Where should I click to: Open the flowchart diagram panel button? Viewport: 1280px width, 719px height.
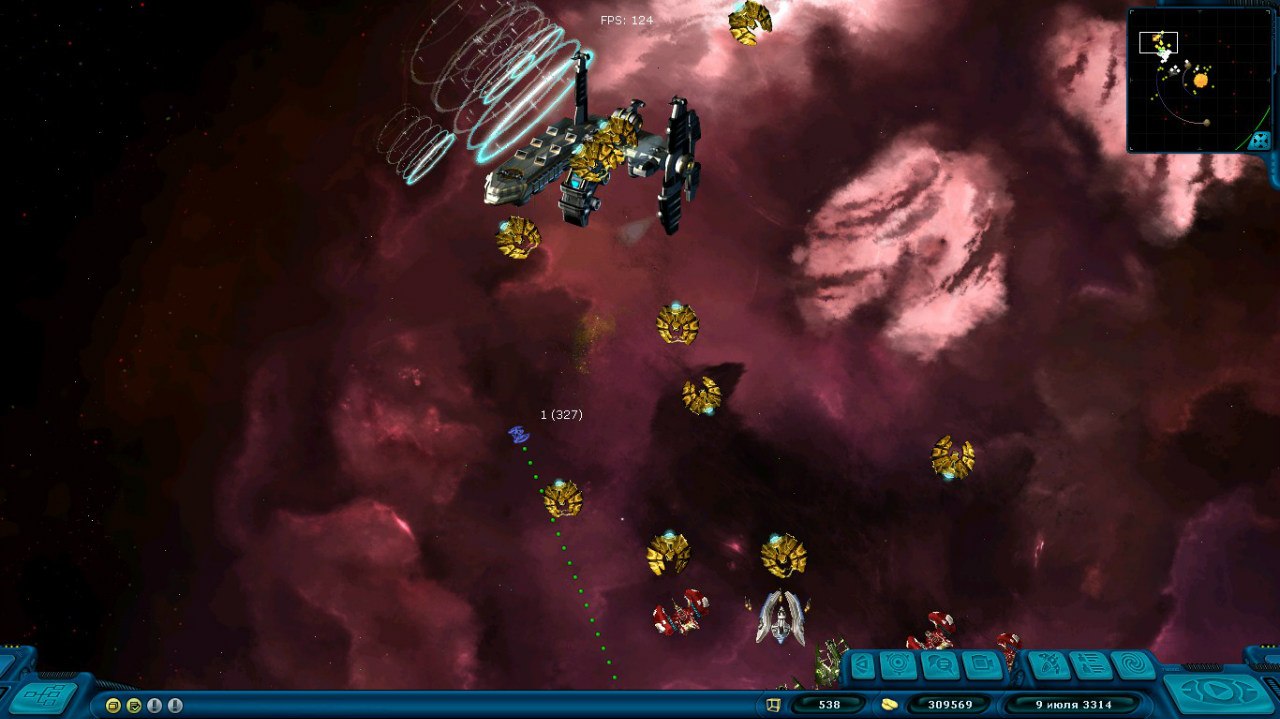click(42, 696)
